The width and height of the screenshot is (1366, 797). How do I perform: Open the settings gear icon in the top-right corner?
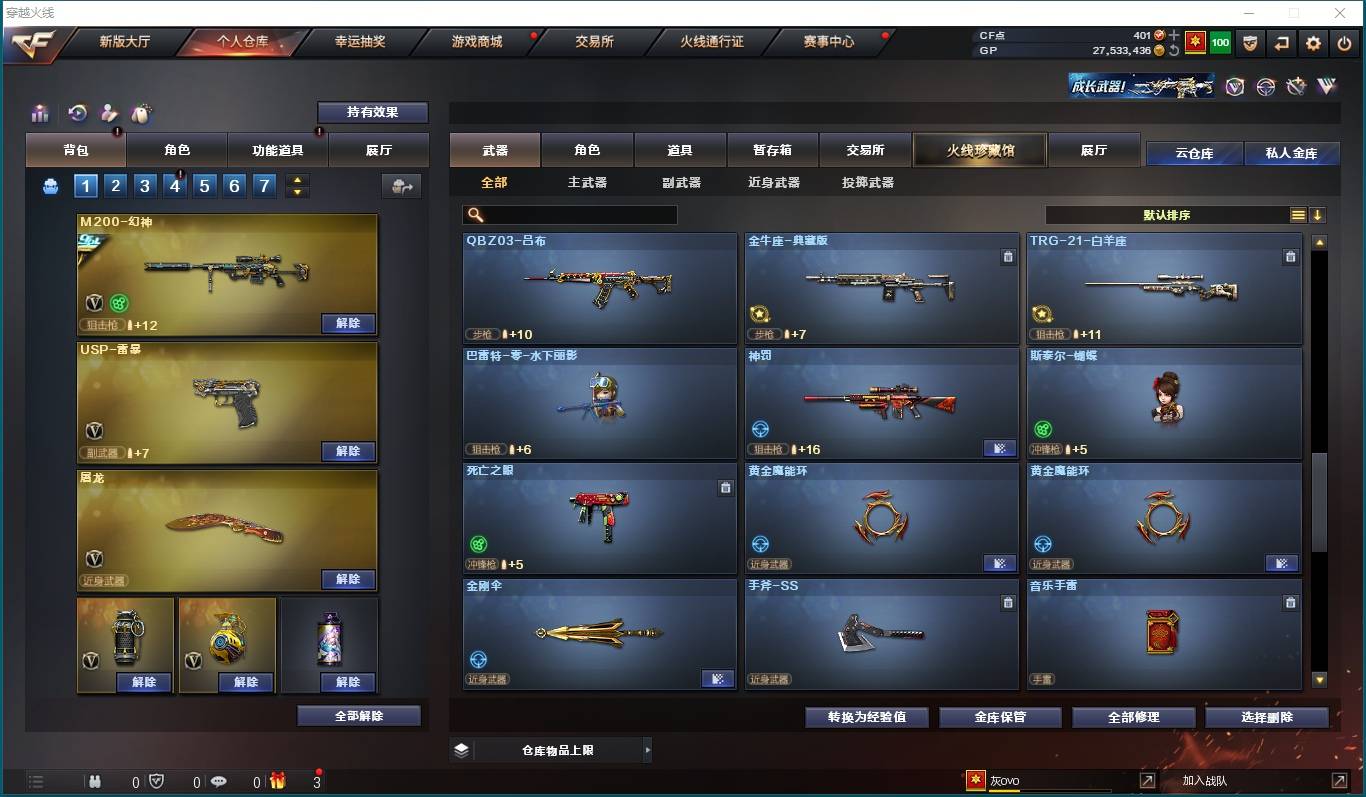1313,42
